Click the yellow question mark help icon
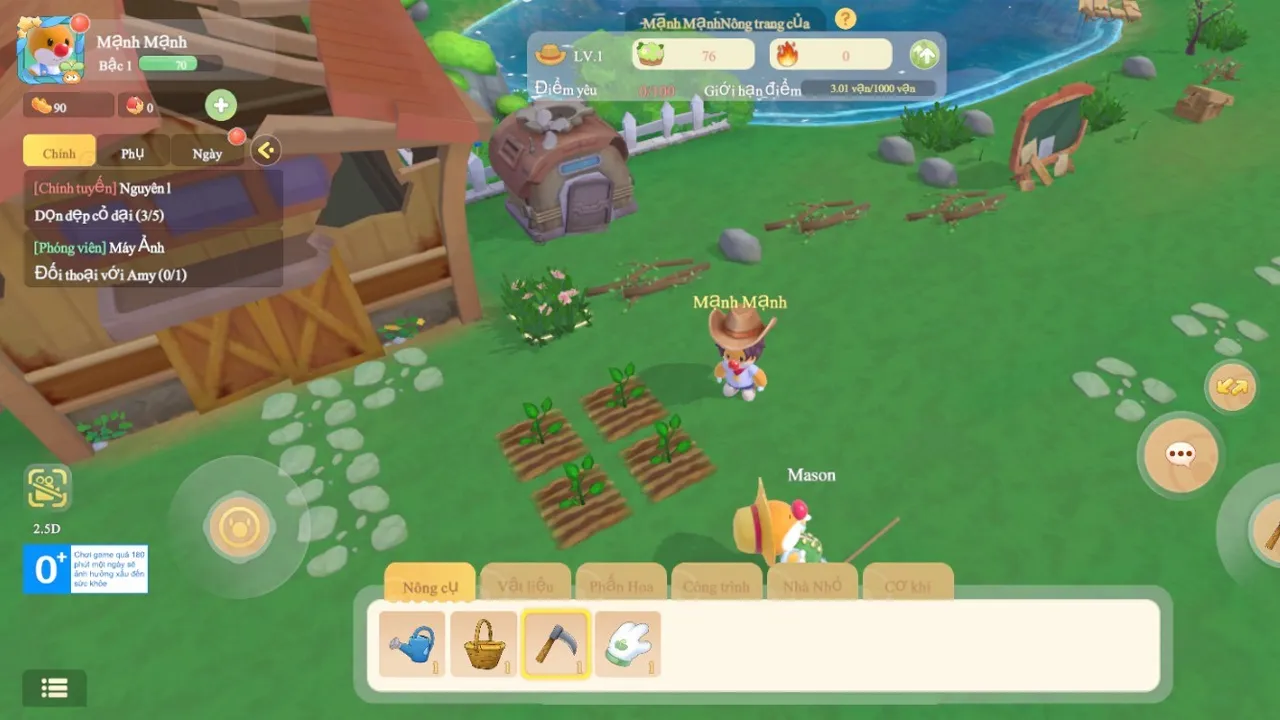This screenshot has height=720, width=1280. click(846, 18)
